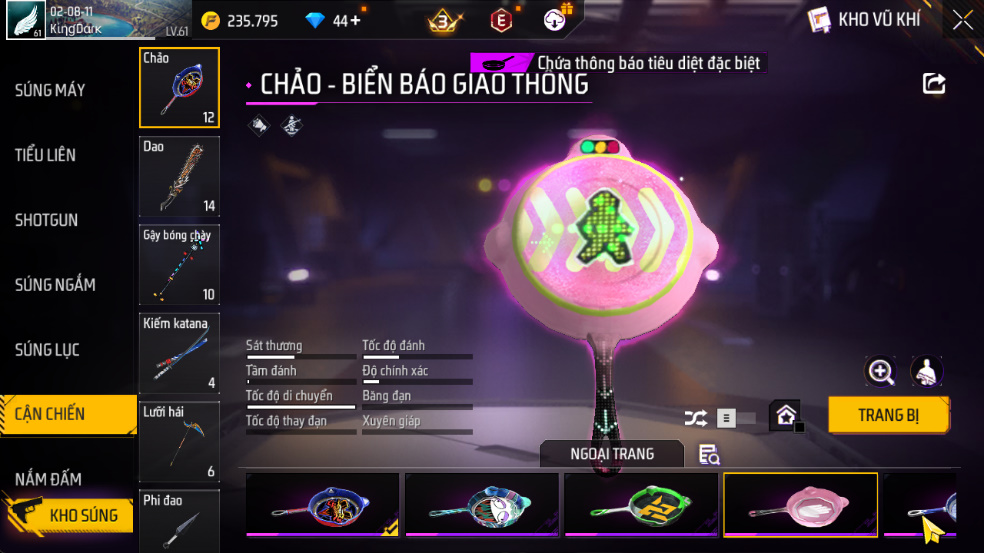Image resolution: width=984 pixels, height=553 pixels.
Task: Switch to the Súng Máy category
Action: 50,91
